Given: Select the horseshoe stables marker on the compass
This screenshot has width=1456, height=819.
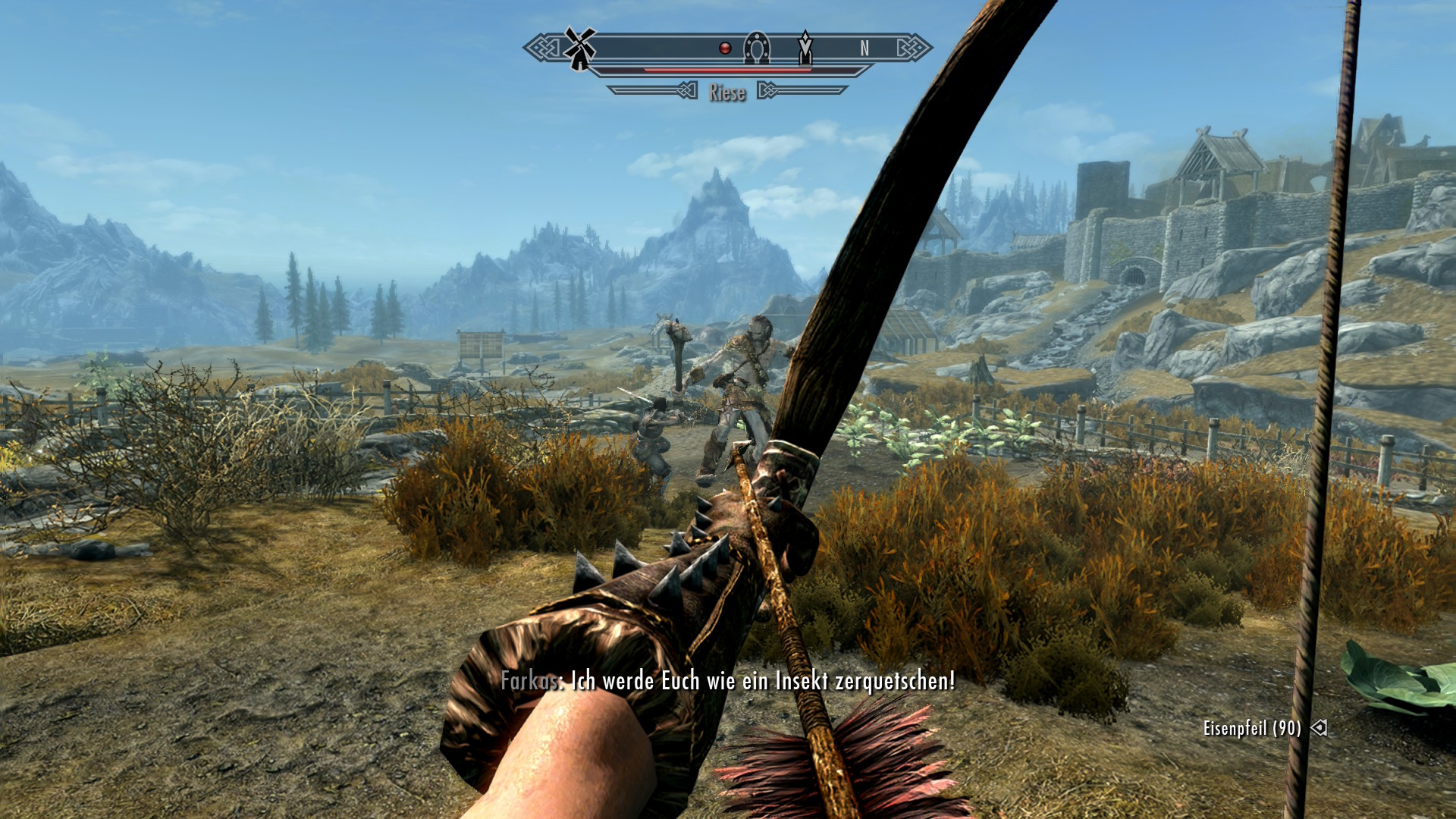Looking at the screenshot, I should pyautogui.click(x=756, y=48).
